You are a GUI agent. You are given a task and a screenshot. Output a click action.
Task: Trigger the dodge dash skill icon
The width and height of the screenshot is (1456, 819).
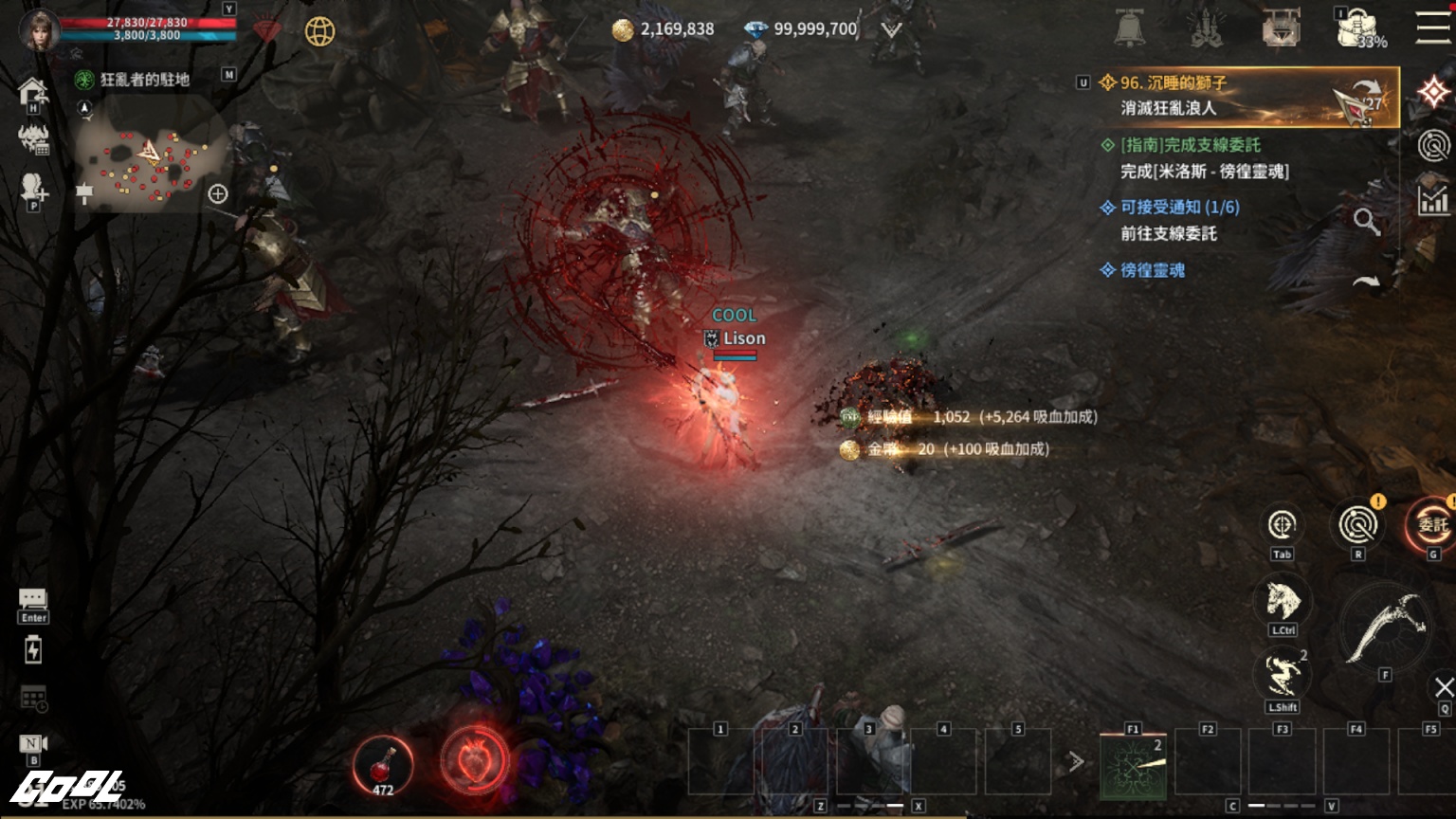coord(1282,676)
